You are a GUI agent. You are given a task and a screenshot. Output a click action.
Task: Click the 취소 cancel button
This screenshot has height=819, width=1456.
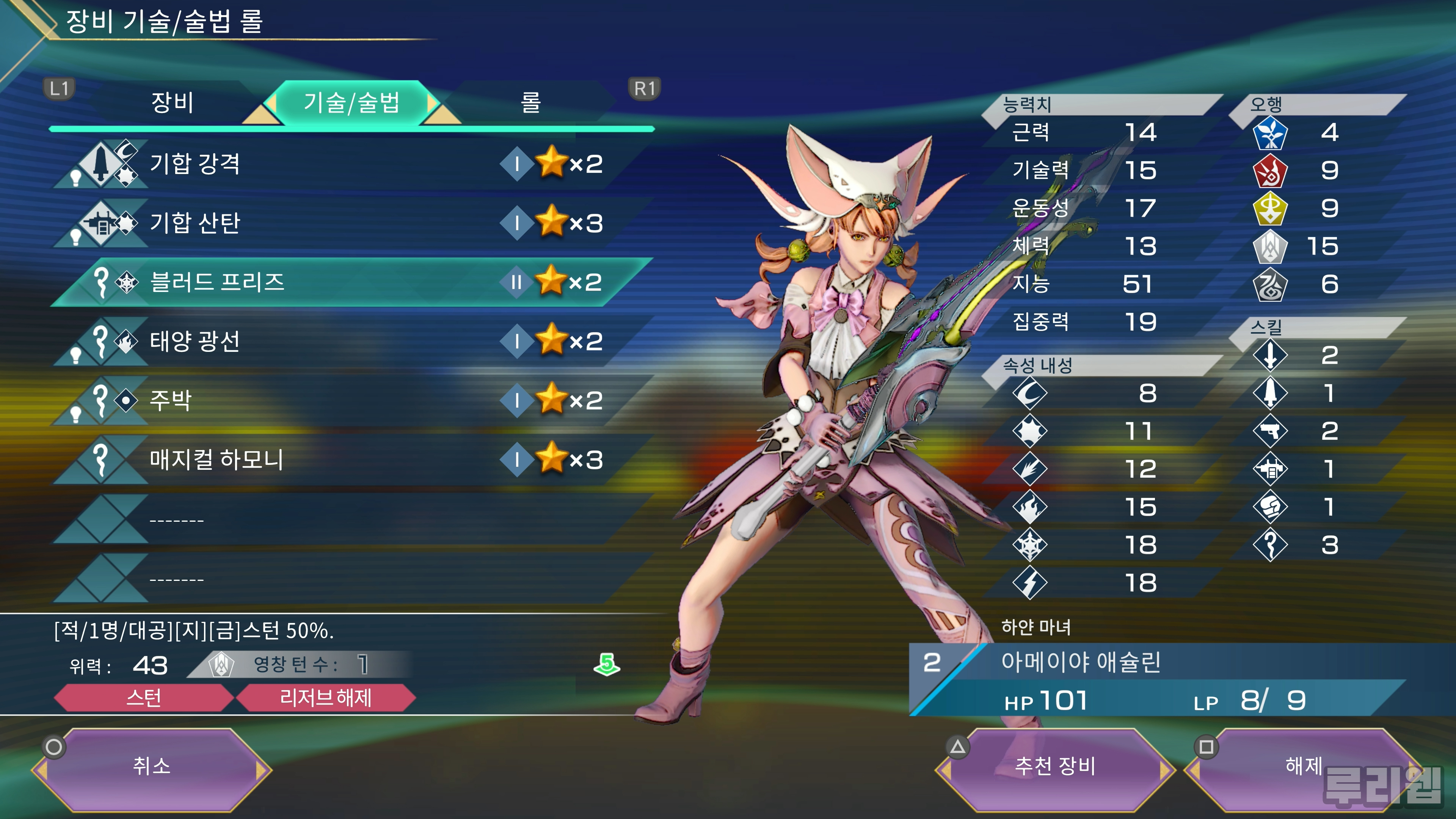pos(152,767)
